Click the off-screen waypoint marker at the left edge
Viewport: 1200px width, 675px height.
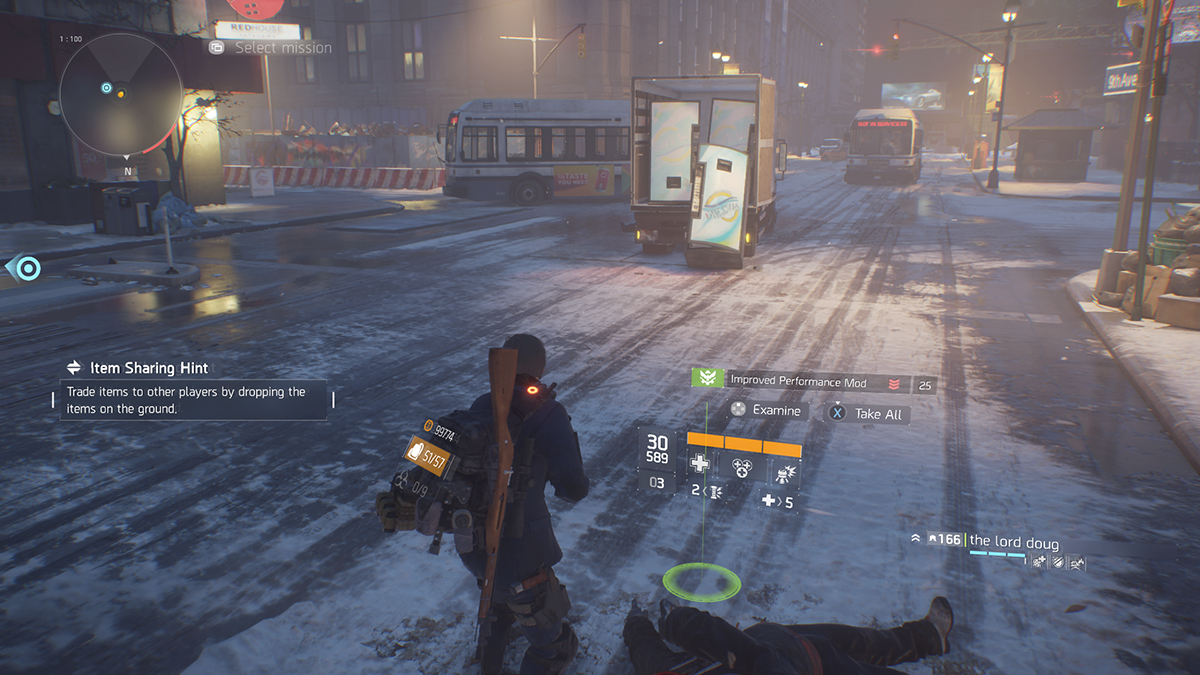(x=26, y=268)
